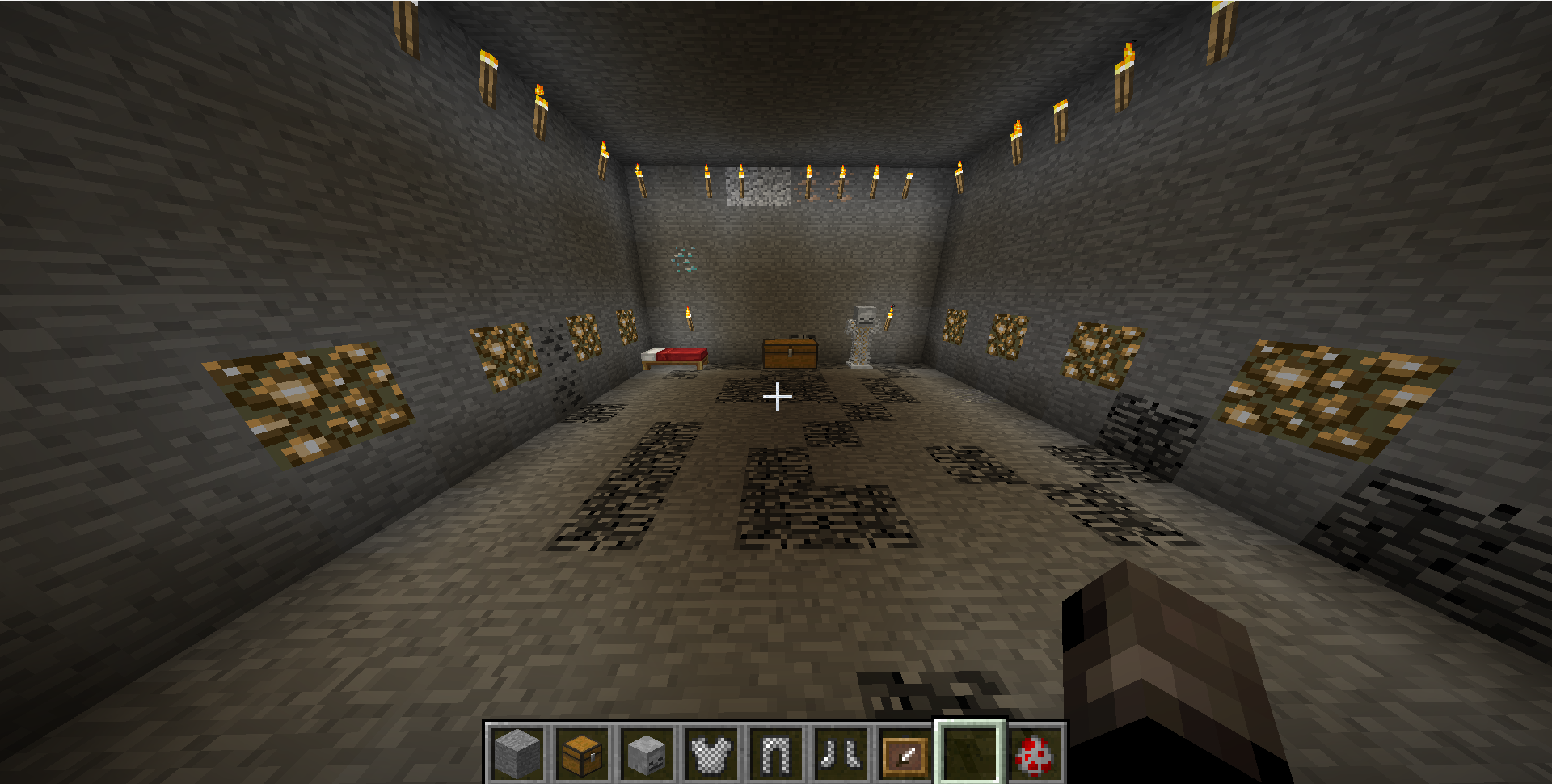Image resolution: width=1552 pixels, height=784 pixels.
Task: Choose the chainmail boots slot
Action: coord(841,753)
